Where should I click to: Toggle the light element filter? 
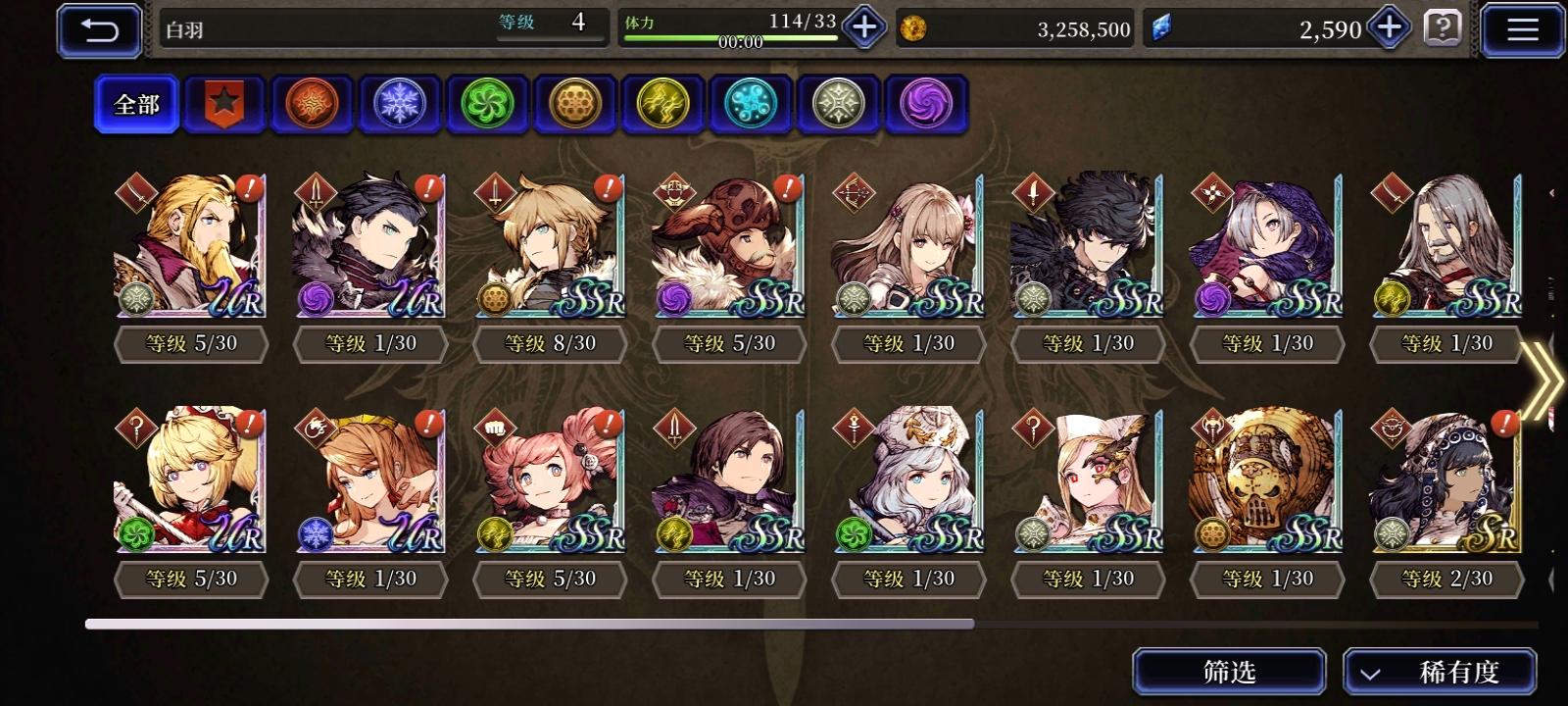pyautogui.click(x=834, y=103)
